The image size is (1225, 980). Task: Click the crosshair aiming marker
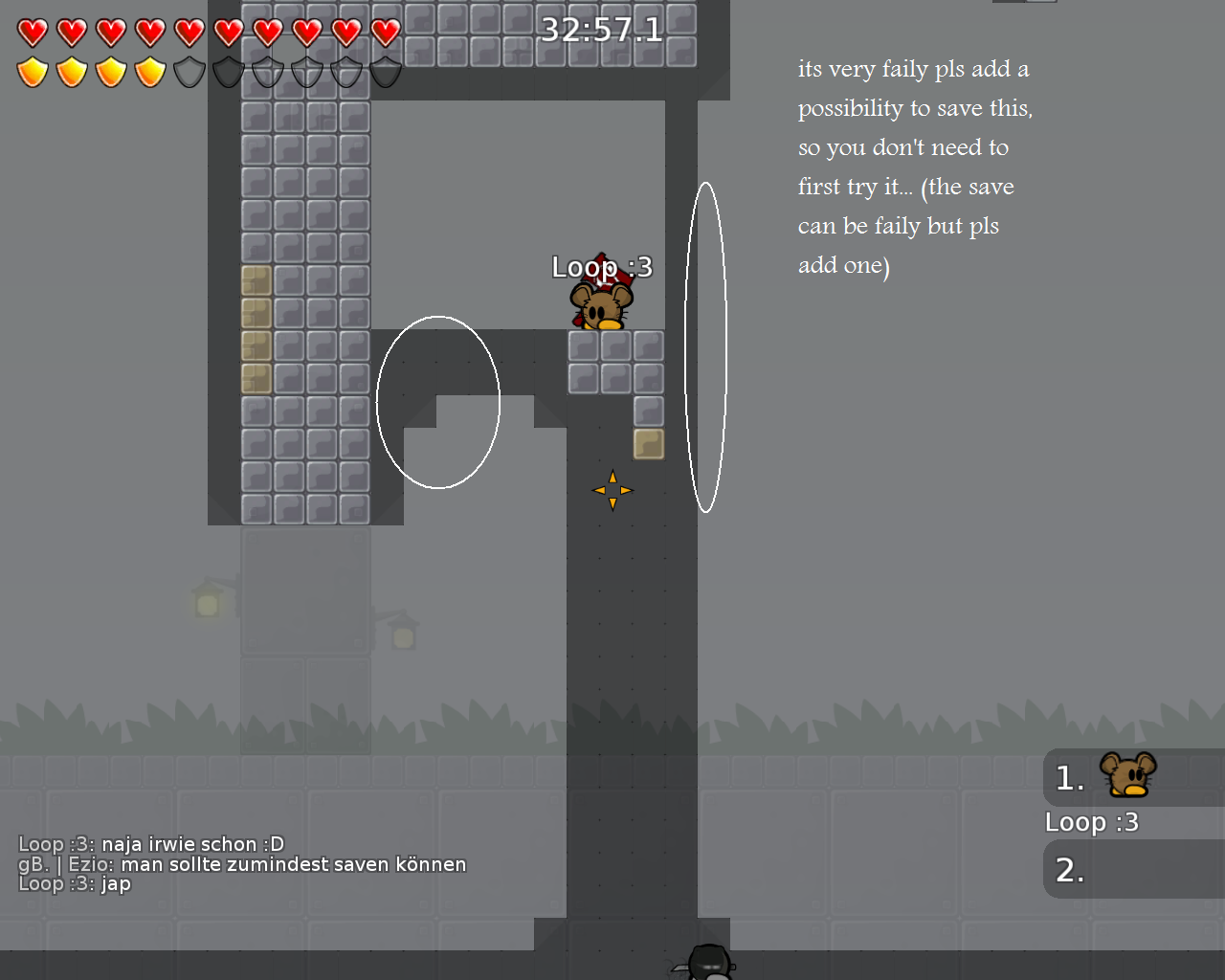pos(612,490)
